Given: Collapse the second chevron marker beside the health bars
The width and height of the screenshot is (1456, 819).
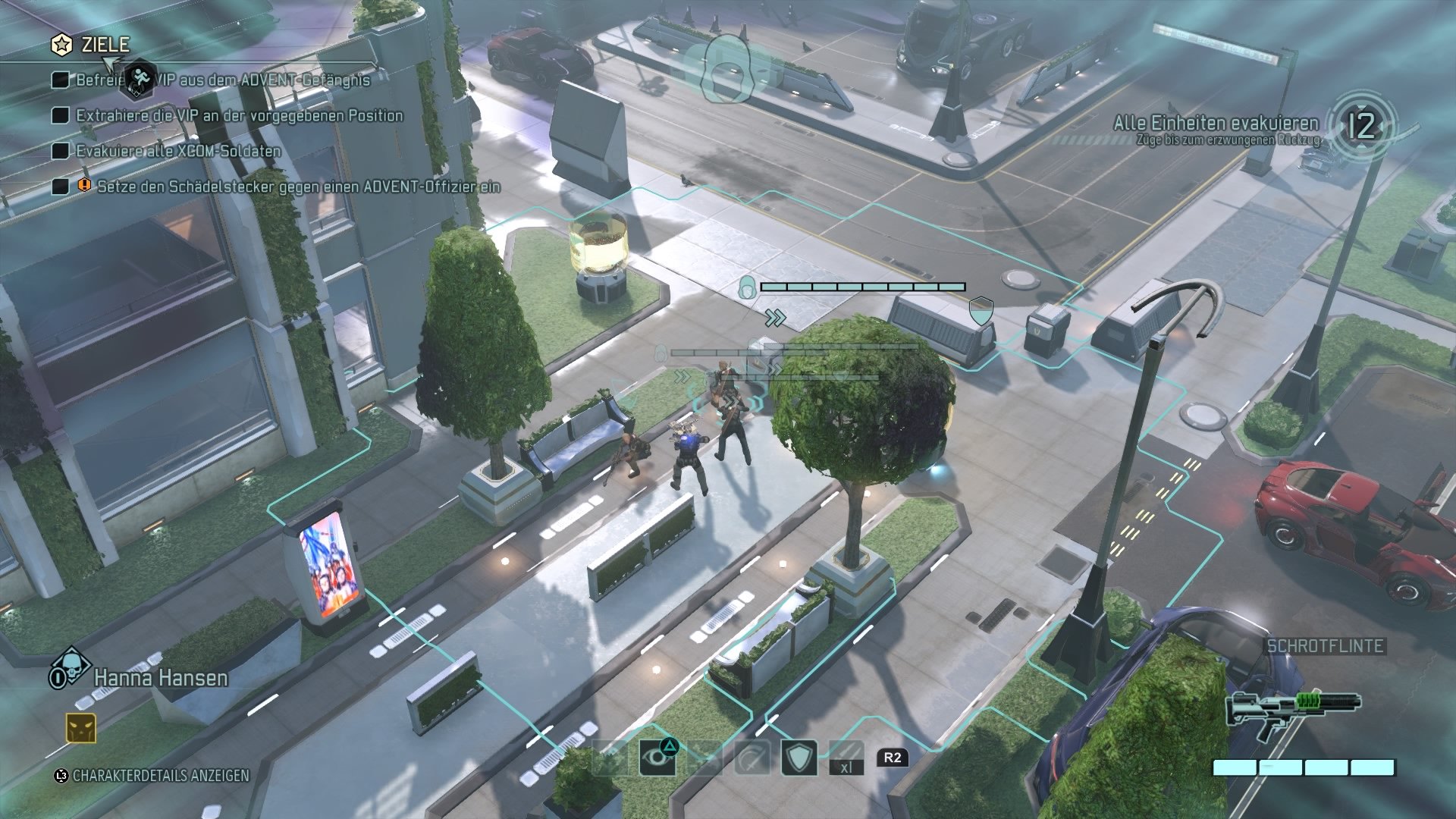Looking at the screenshot, I should [x=774, y=368].
